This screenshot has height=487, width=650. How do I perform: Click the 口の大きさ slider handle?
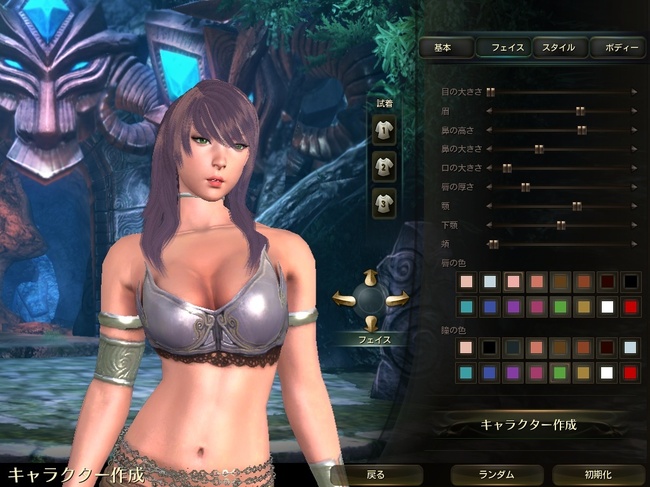click(506, 168)
